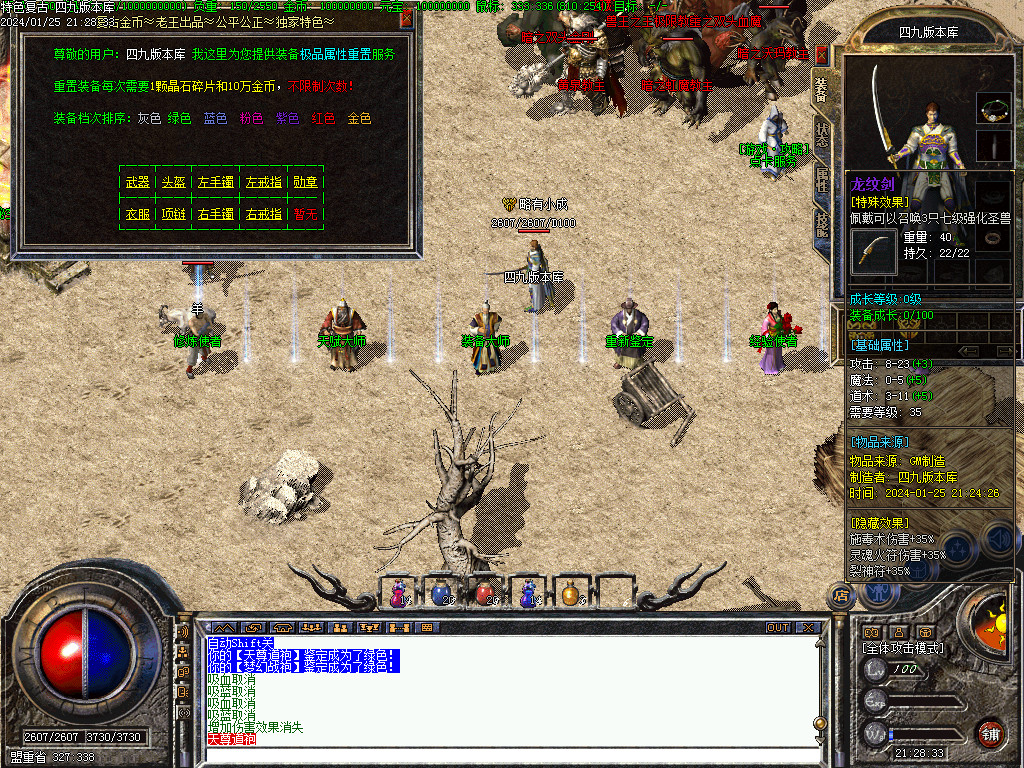Click the OUT button on chat bar
This screenshot has width=1024, height=768.
777,628
